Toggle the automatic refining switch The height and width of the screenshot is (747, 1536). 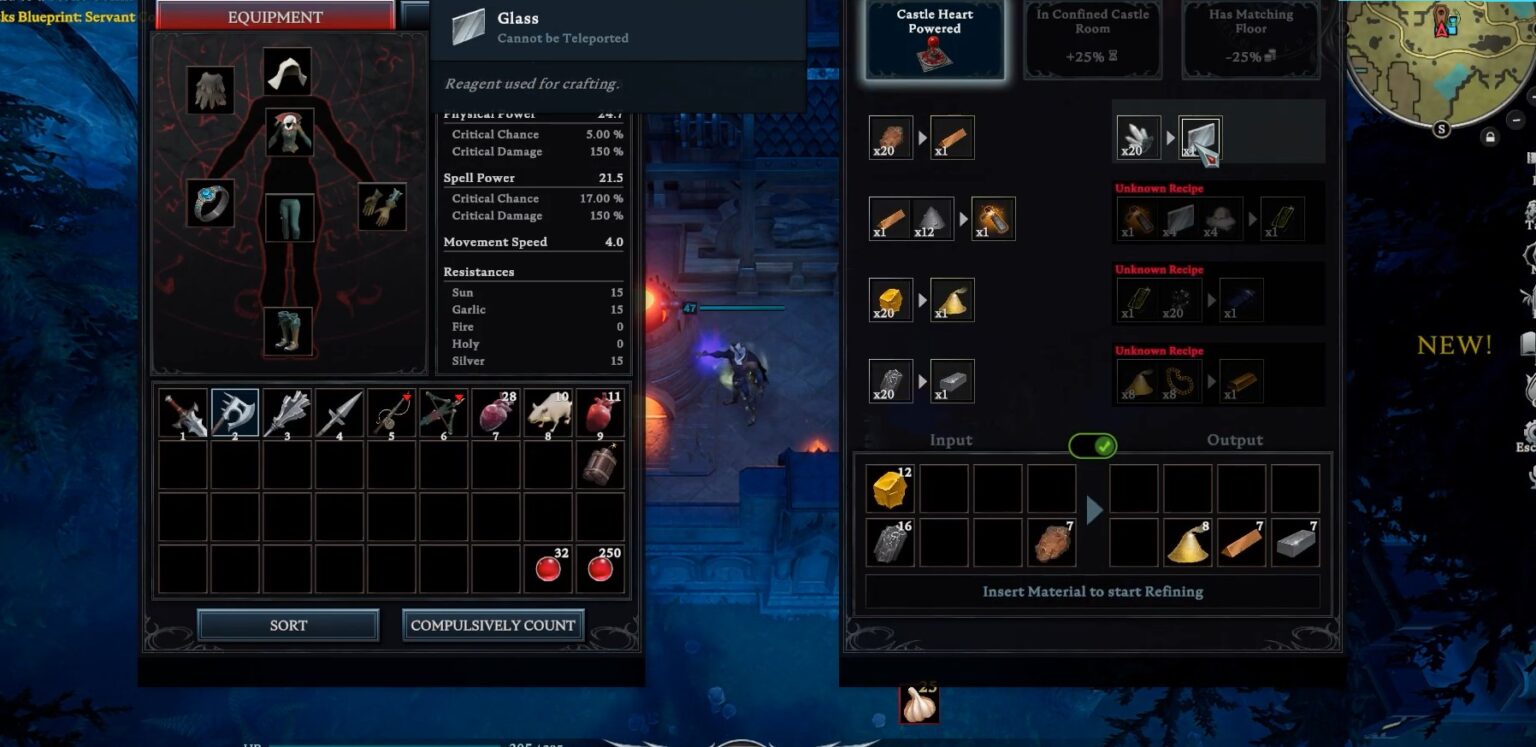pyautogui.click(x=1092, y=446)
